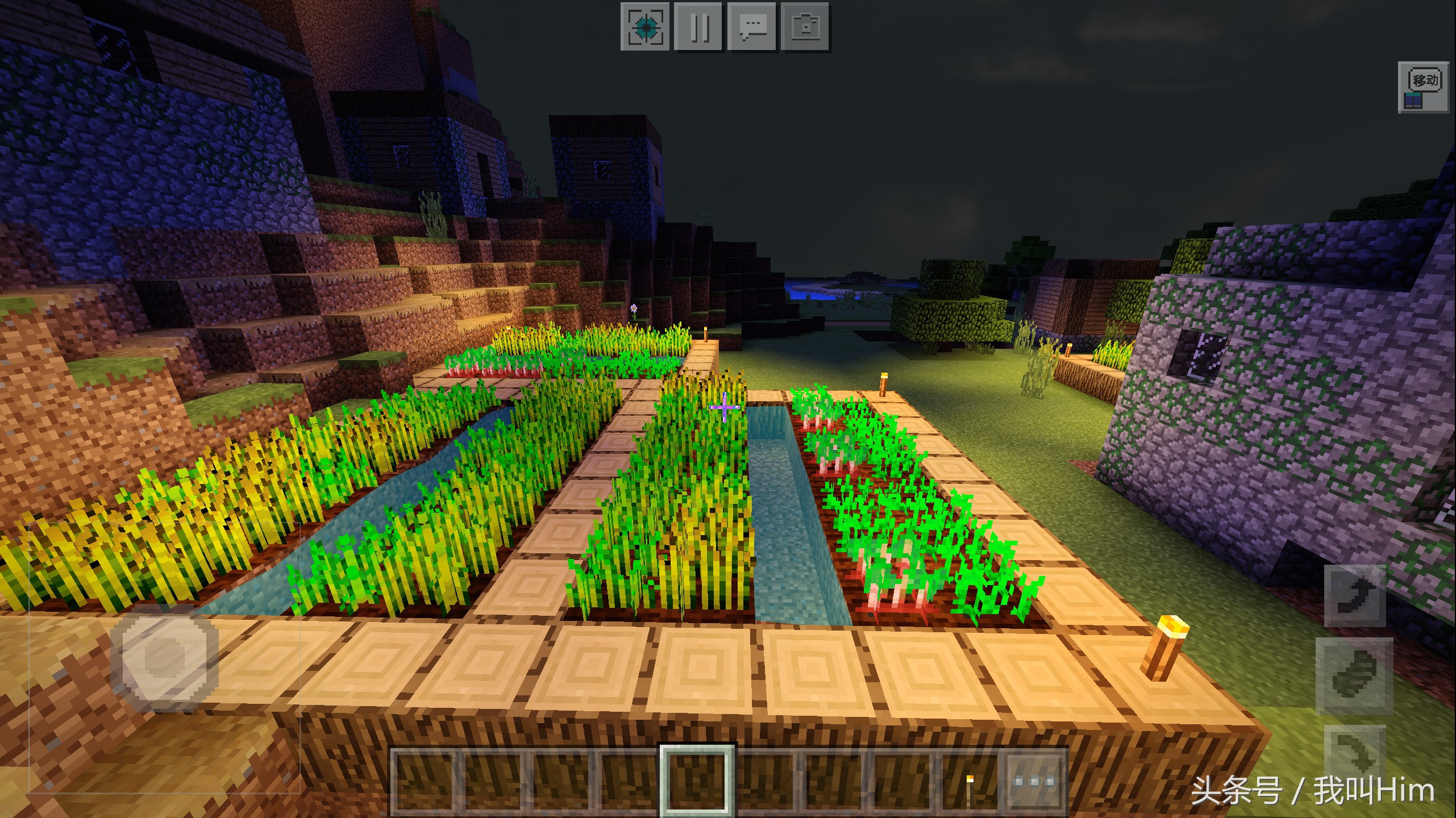Take a screenshot with the camera button
Viewport: 1456px width, 818px height.
pyautogui.click(x=805, y=27)
